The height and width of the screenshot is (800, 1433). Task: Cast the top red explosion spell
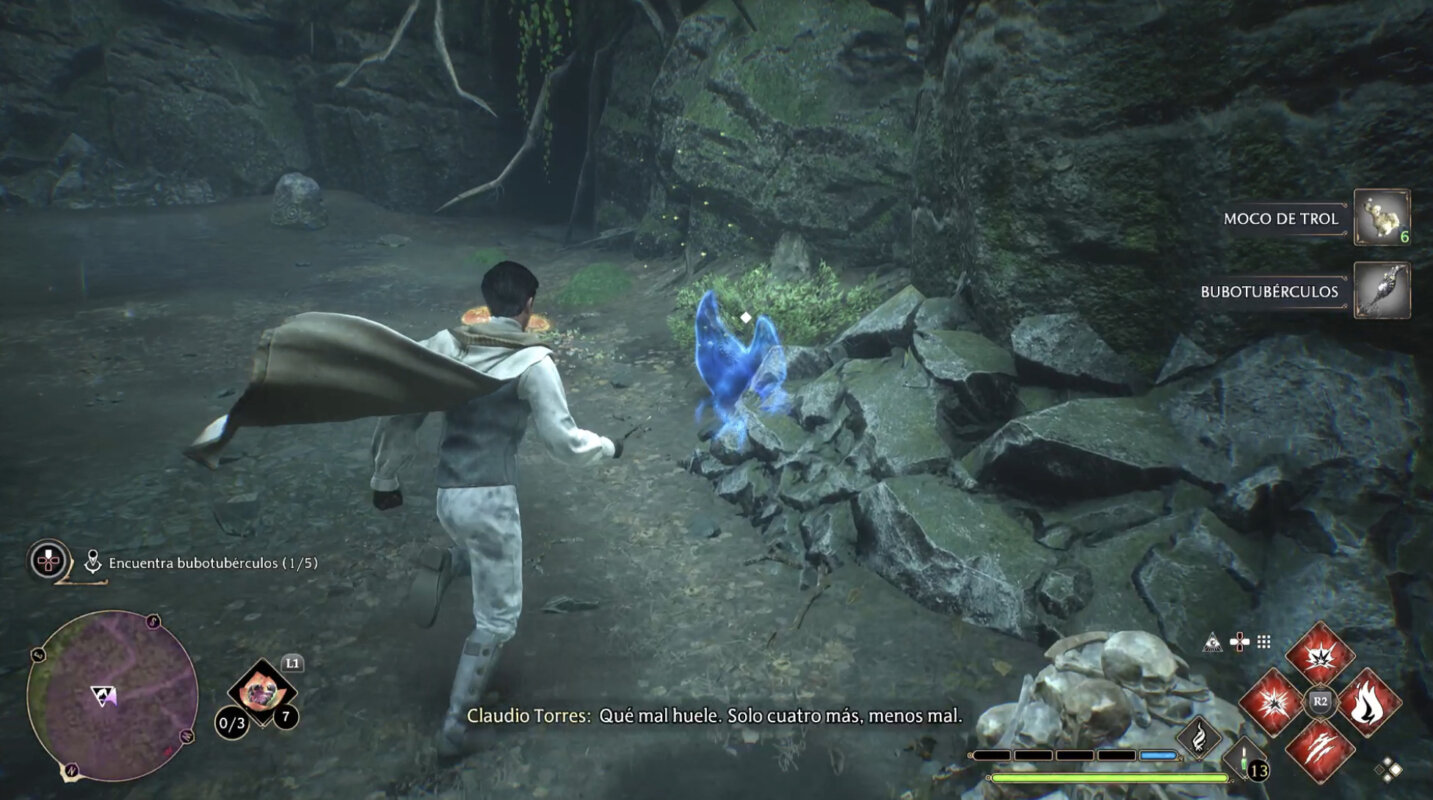coord(1320,654)
